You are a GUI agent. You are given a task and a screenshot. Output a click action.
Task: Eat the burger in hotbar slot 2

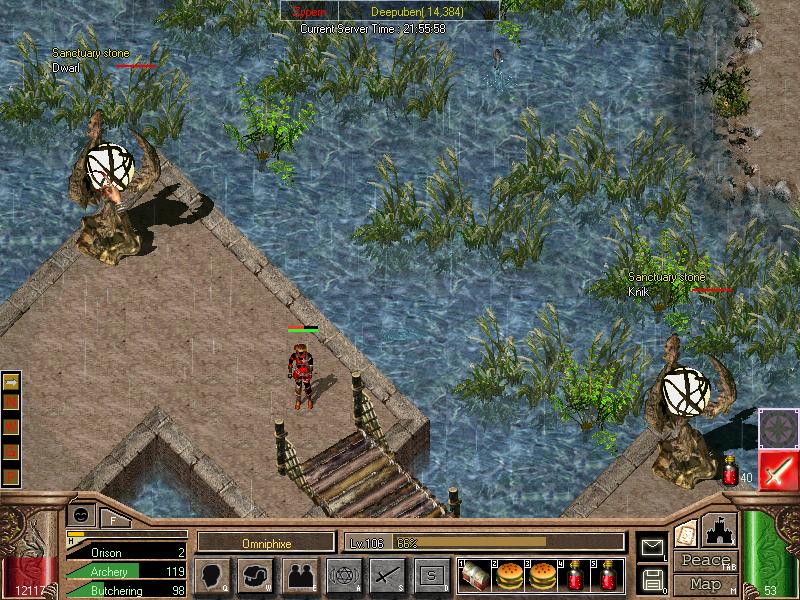click(x=509, y=576)
